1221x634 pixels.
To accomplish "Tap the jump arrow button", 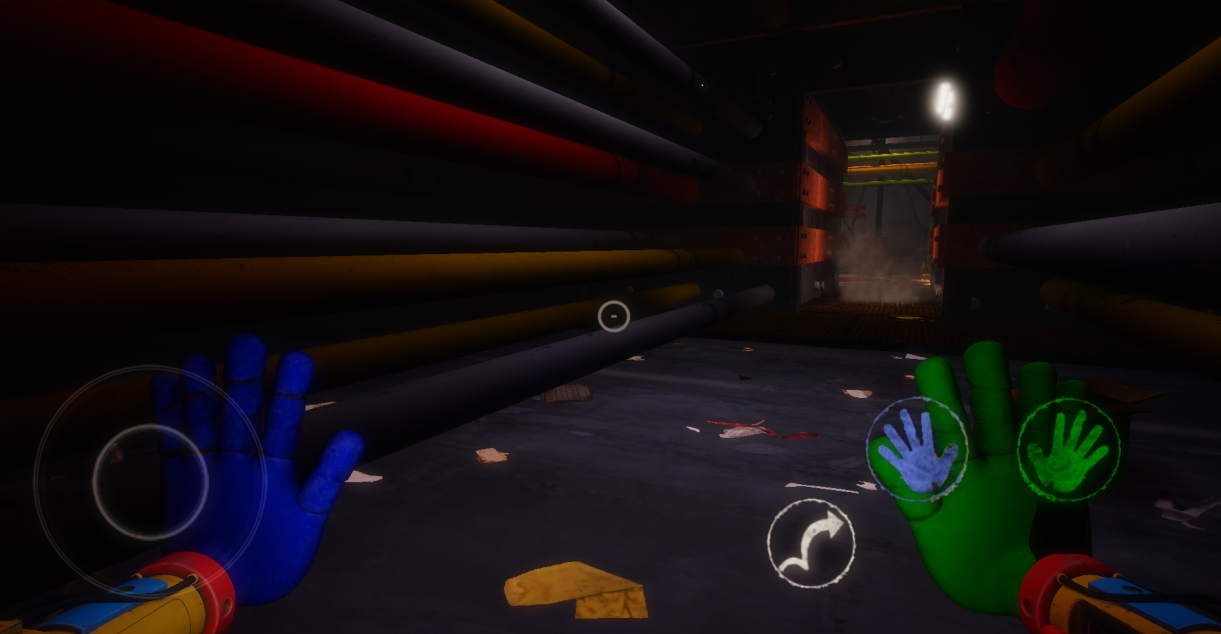I will [811, 543].
